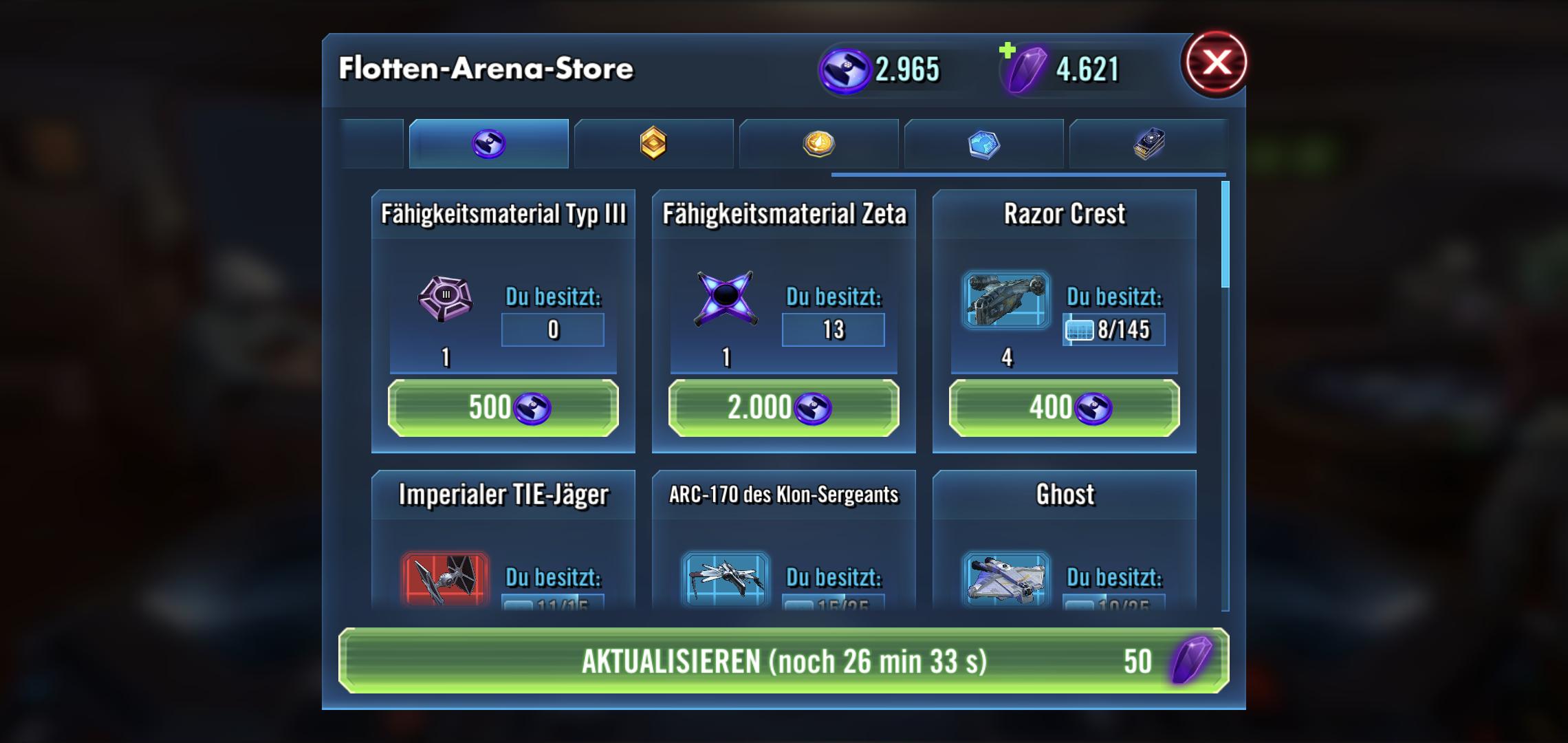Image resolution: width=1568 pixels, height=743 pixels.
Task: Add crystals with the green plus icon
Action: tap(1008, 50)
